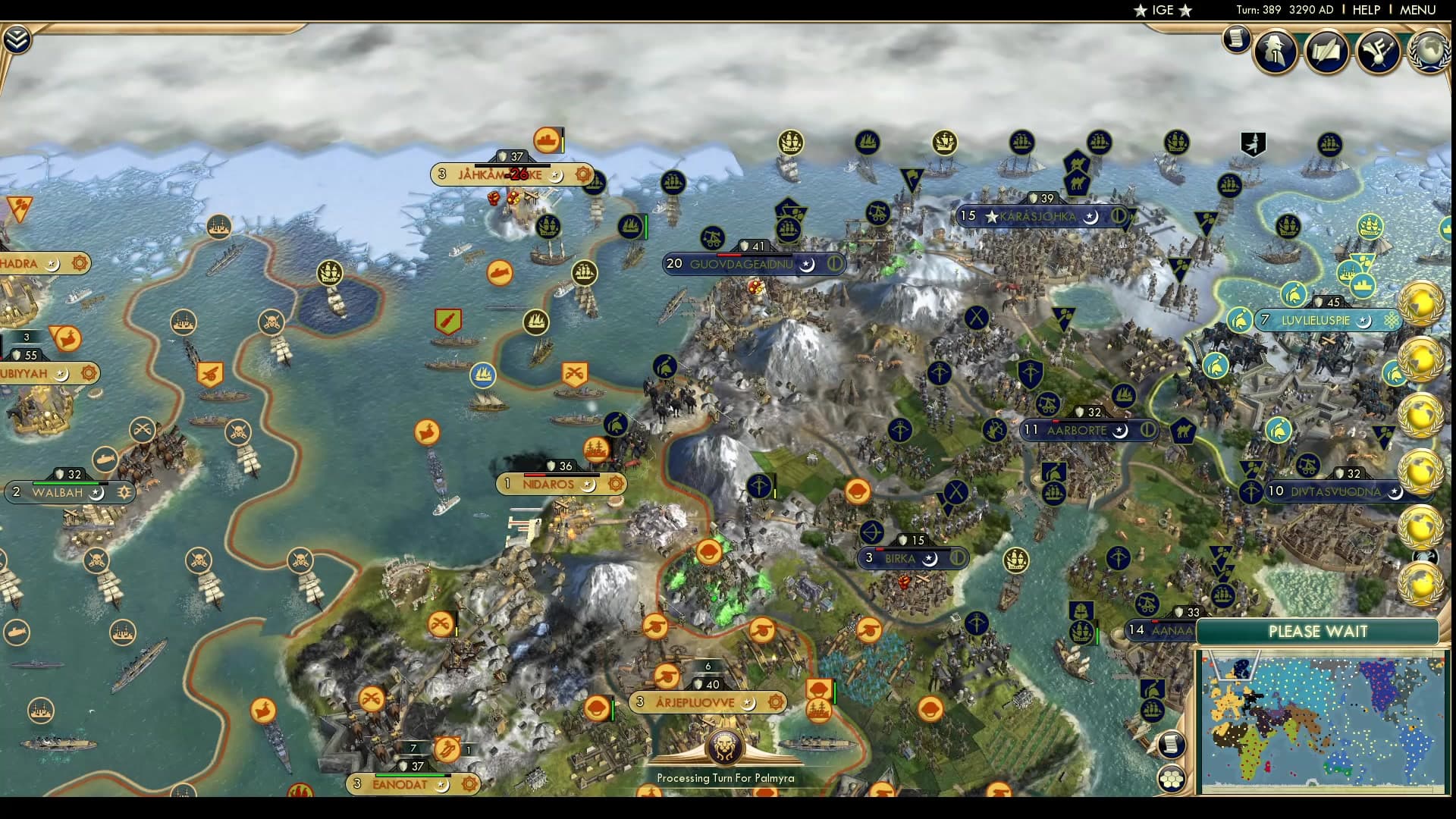Click the capital star on Karasjohka's banner

pyautogui.click(x=993, y=215)
